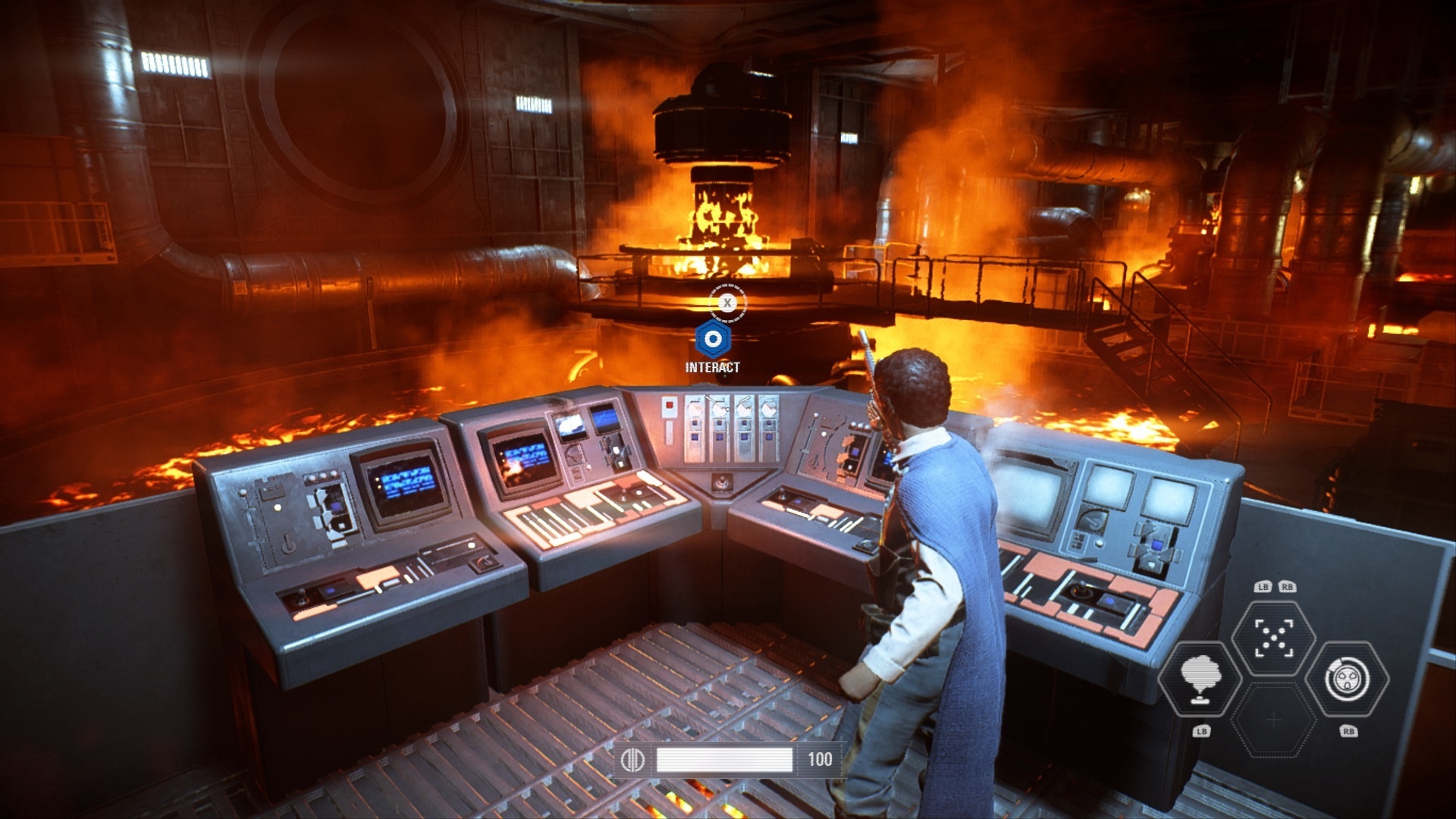Activate the Sharp Shot ability hexagon
Screen dimensions: 1456x819
click(1273, 637)
